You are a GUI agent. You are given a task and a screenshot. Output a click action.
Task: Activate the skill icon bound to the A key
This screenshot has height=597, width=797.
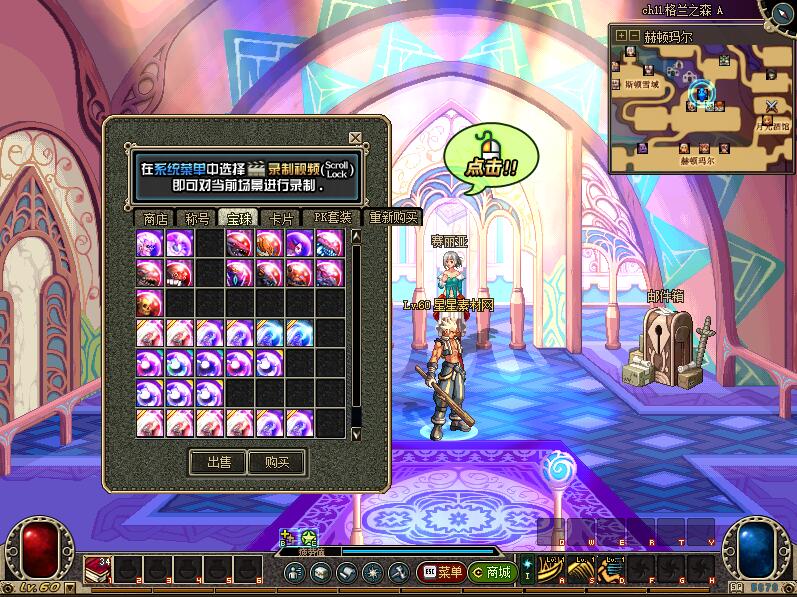point(552,569)
